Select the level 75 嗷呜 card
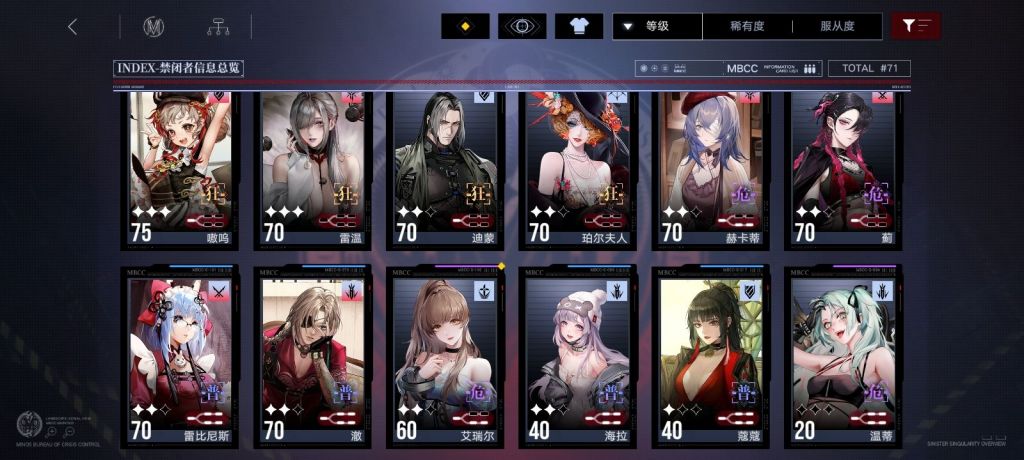The height and width of the screenshot is (460, 1024). (x=180, y=168)
